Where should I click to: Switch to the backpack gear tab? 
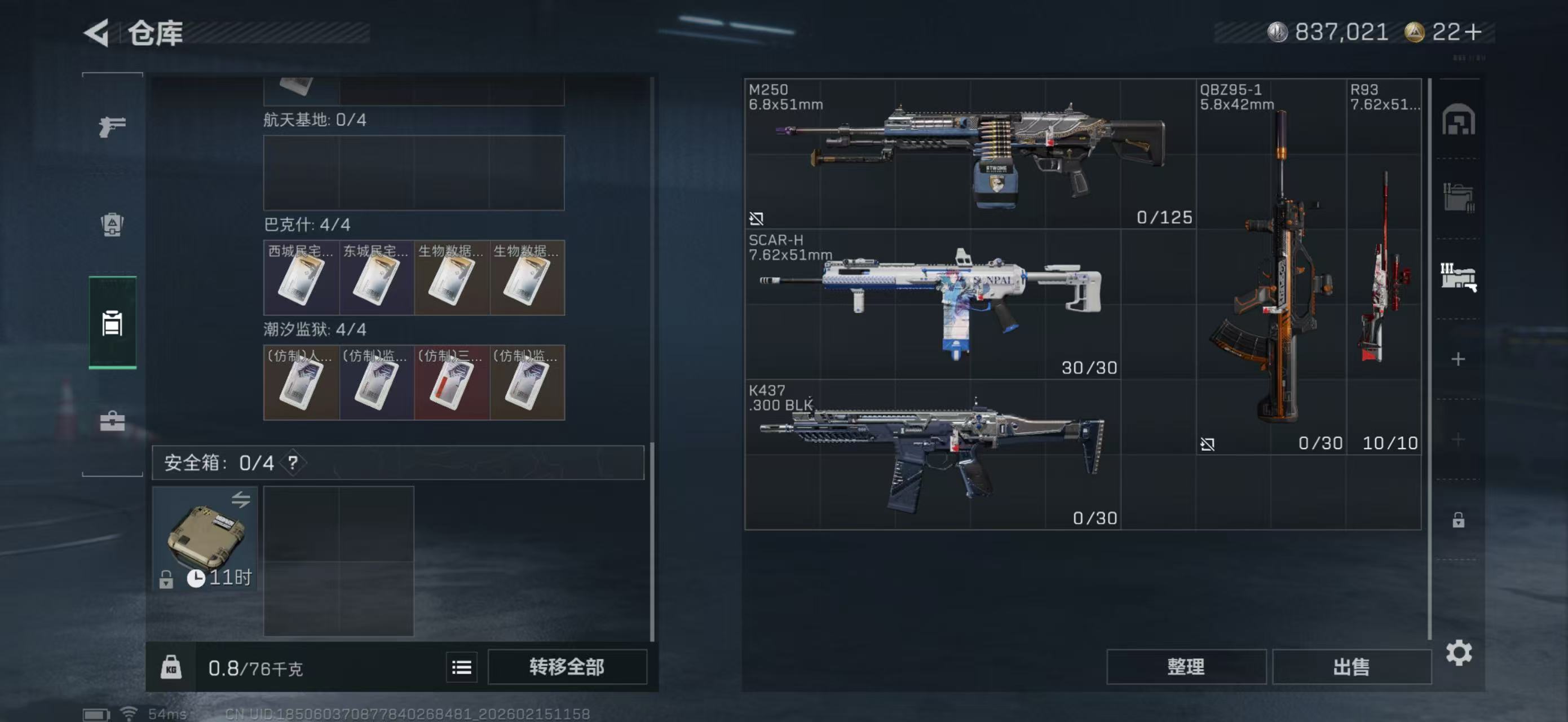(113, 224)
